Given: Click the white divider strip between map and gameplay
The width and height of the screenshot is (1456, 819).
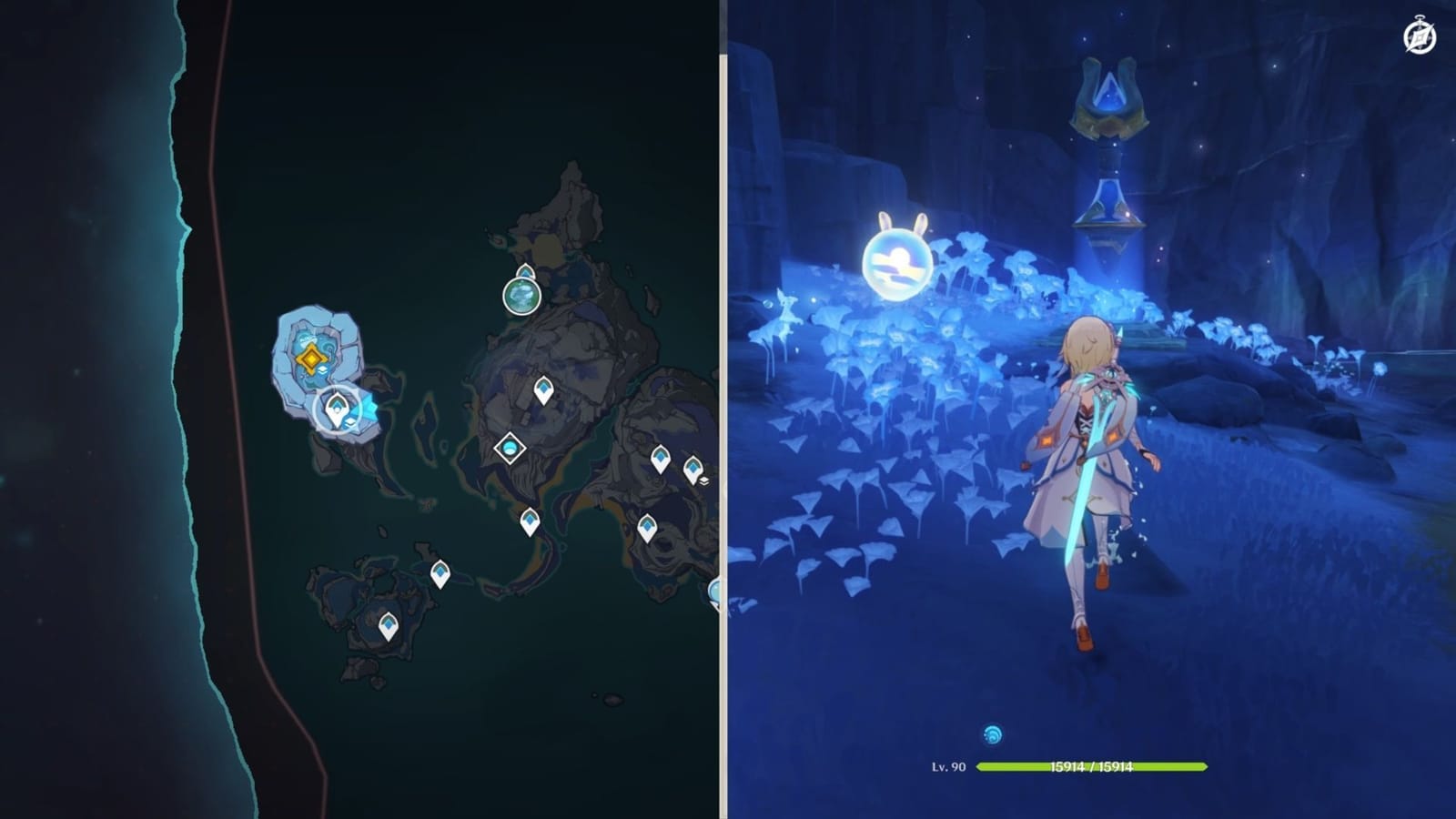Looking at the screenshot, I should coord(723,409).
